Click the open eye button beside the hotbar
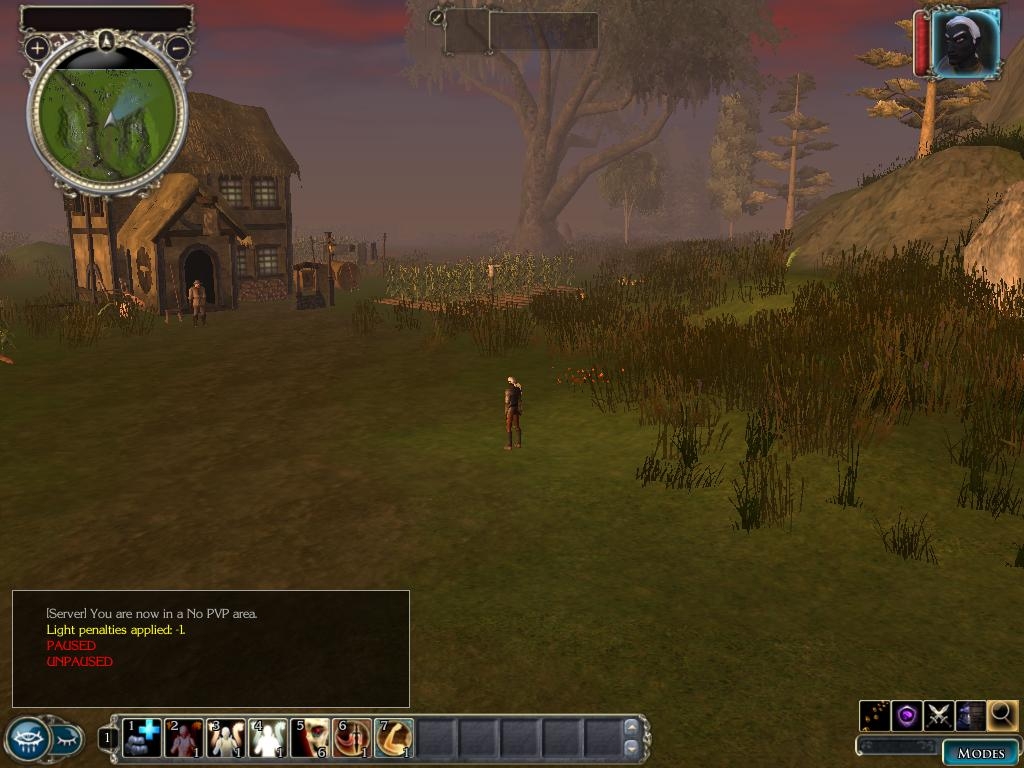The image size is (1024, 768). tap(27, 739)
